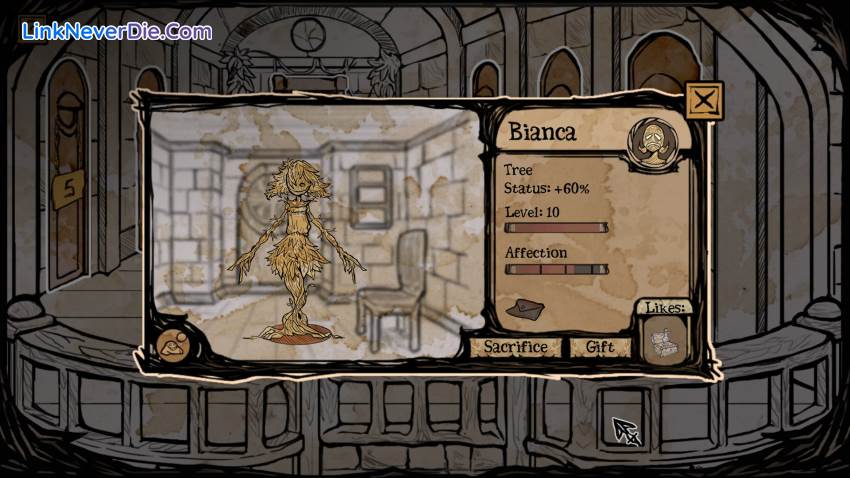Click the dark folded item icon below Affection

pos(524,309)
